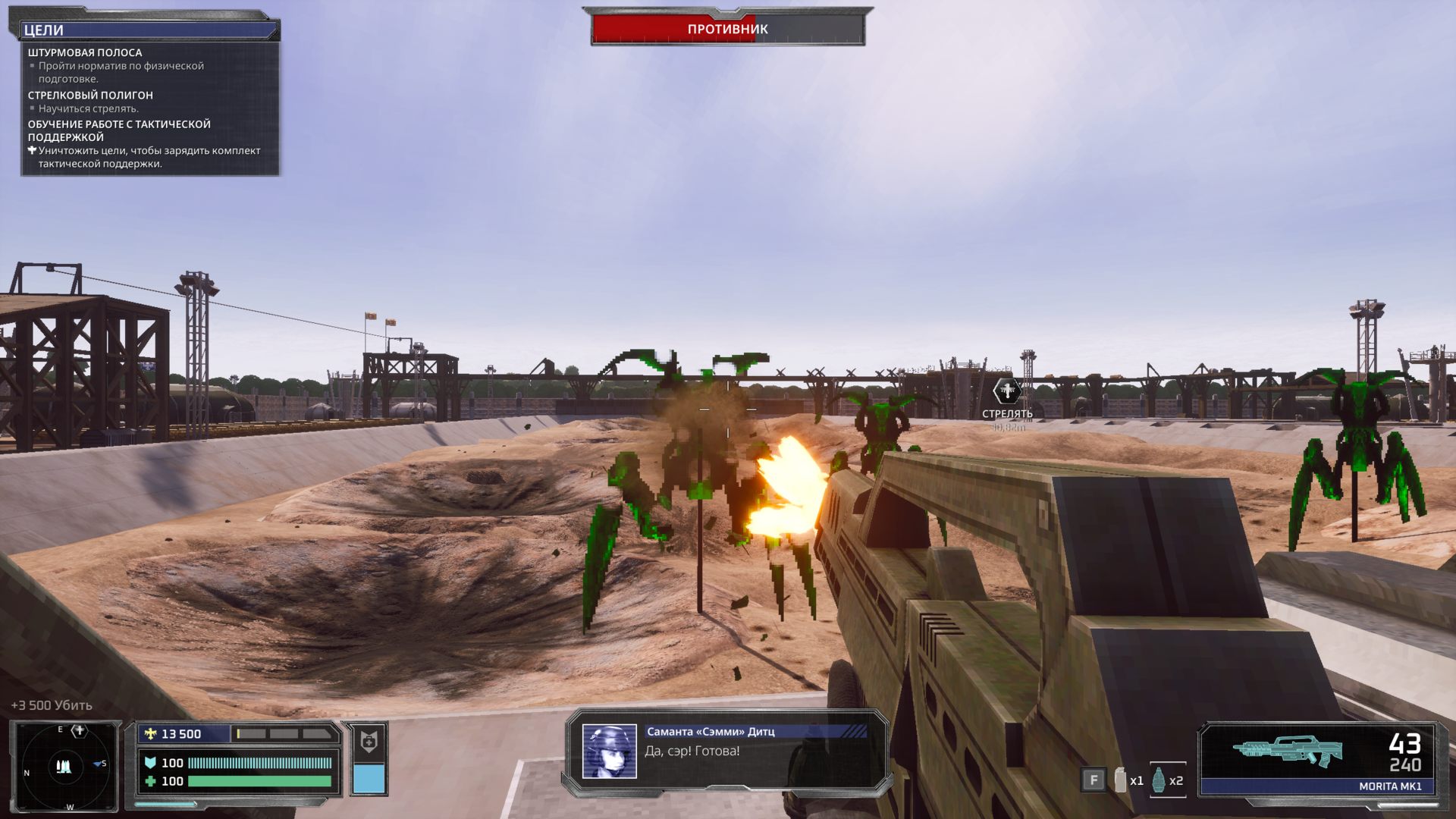Image resolution: width=1456 pixels, height=819 pixels.
Task: Choose the grenade icon with x2 count
Action: 1159,780
